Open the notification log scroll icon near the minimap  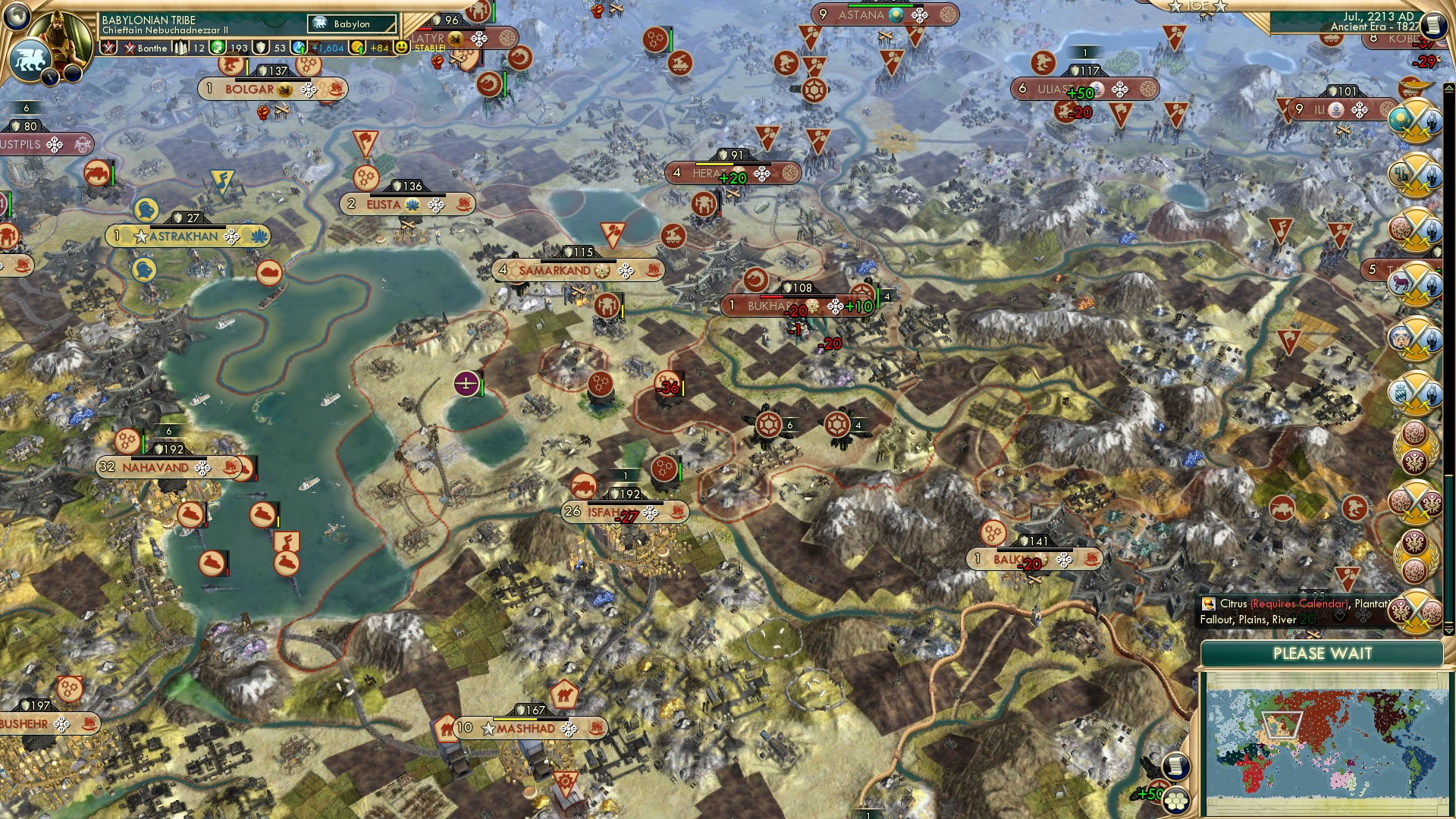(1176, 767)
